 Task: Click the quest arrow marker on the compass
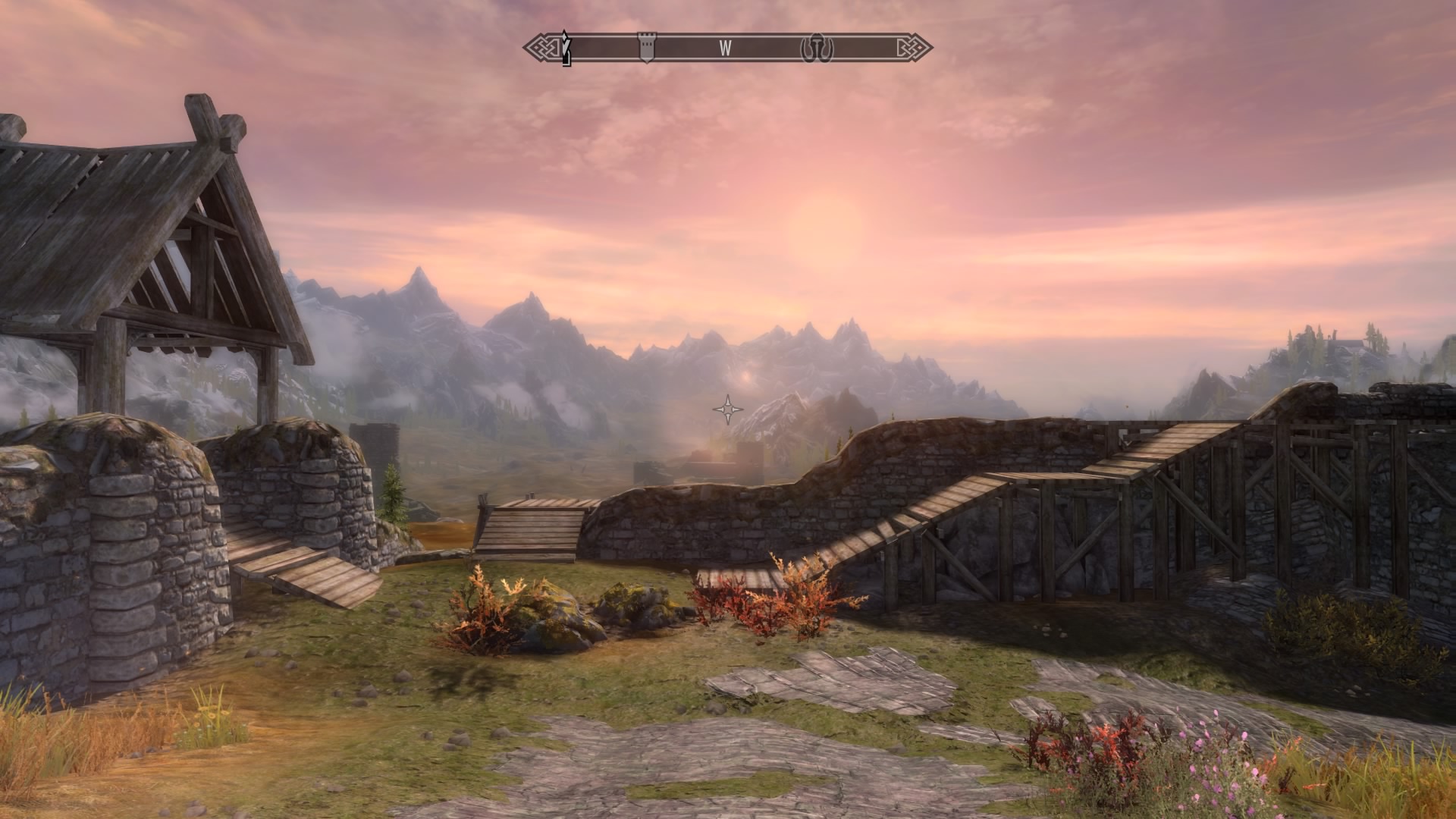565,47
